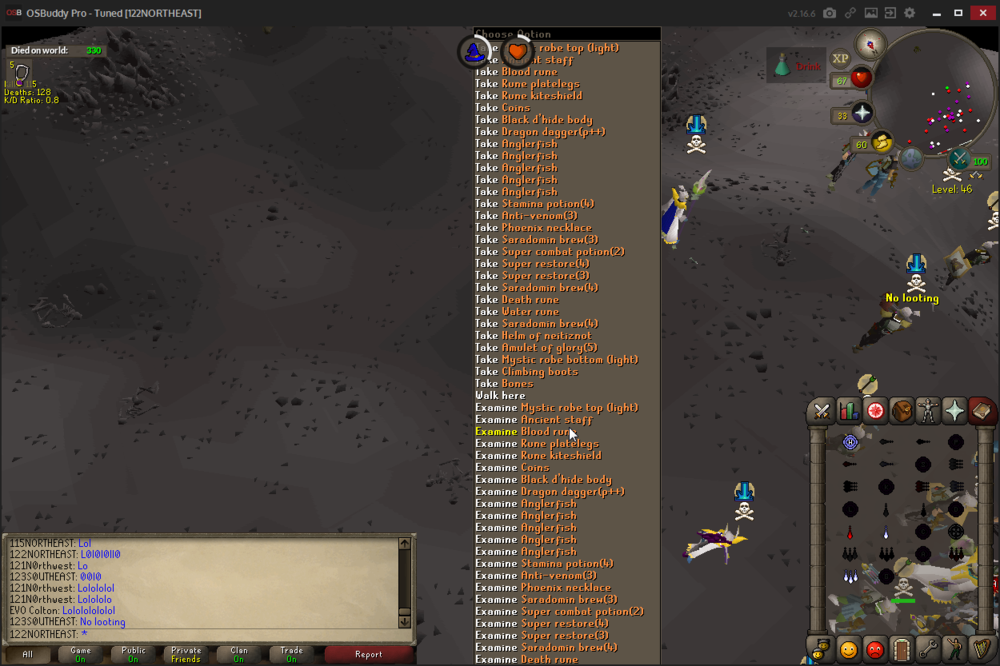This screenshot has width=1000, height=666.
Task: Toggle the XP tracker button
Action: point(841,59)
